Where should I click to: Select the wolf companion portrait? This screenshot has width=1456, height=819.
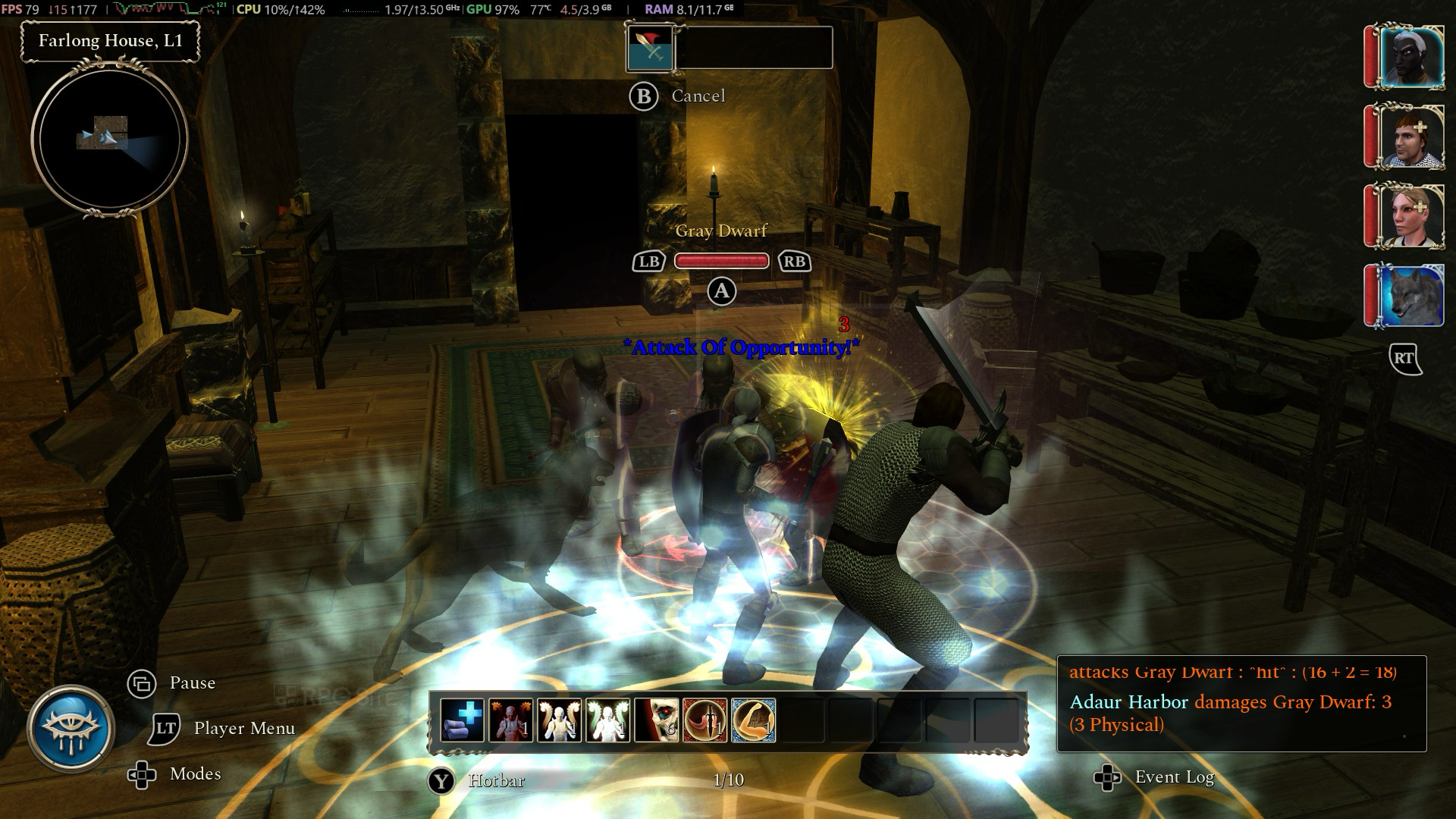click(x=1410, y=296)
